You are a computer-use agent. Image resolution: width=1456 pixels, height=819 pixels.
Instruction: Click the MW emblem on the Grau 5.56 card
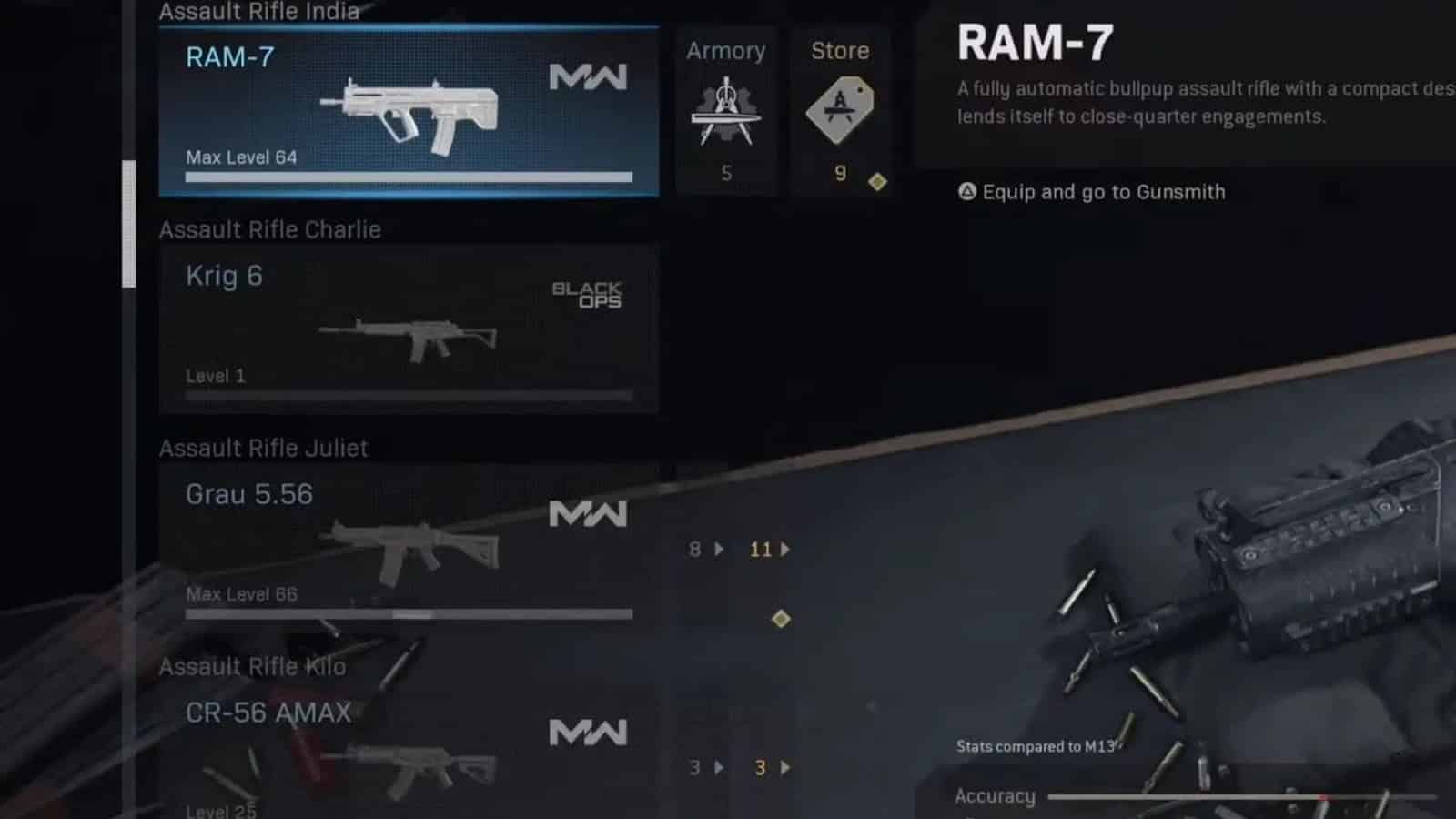587,514
